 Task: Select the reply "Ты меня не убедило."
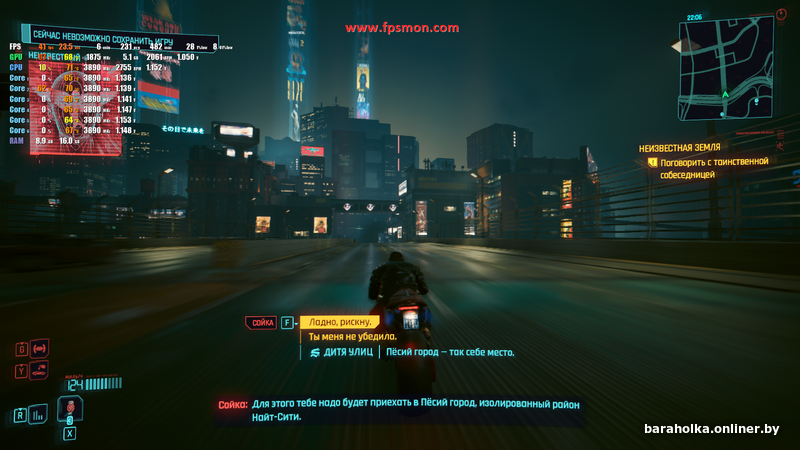click(x=351, y=337)
